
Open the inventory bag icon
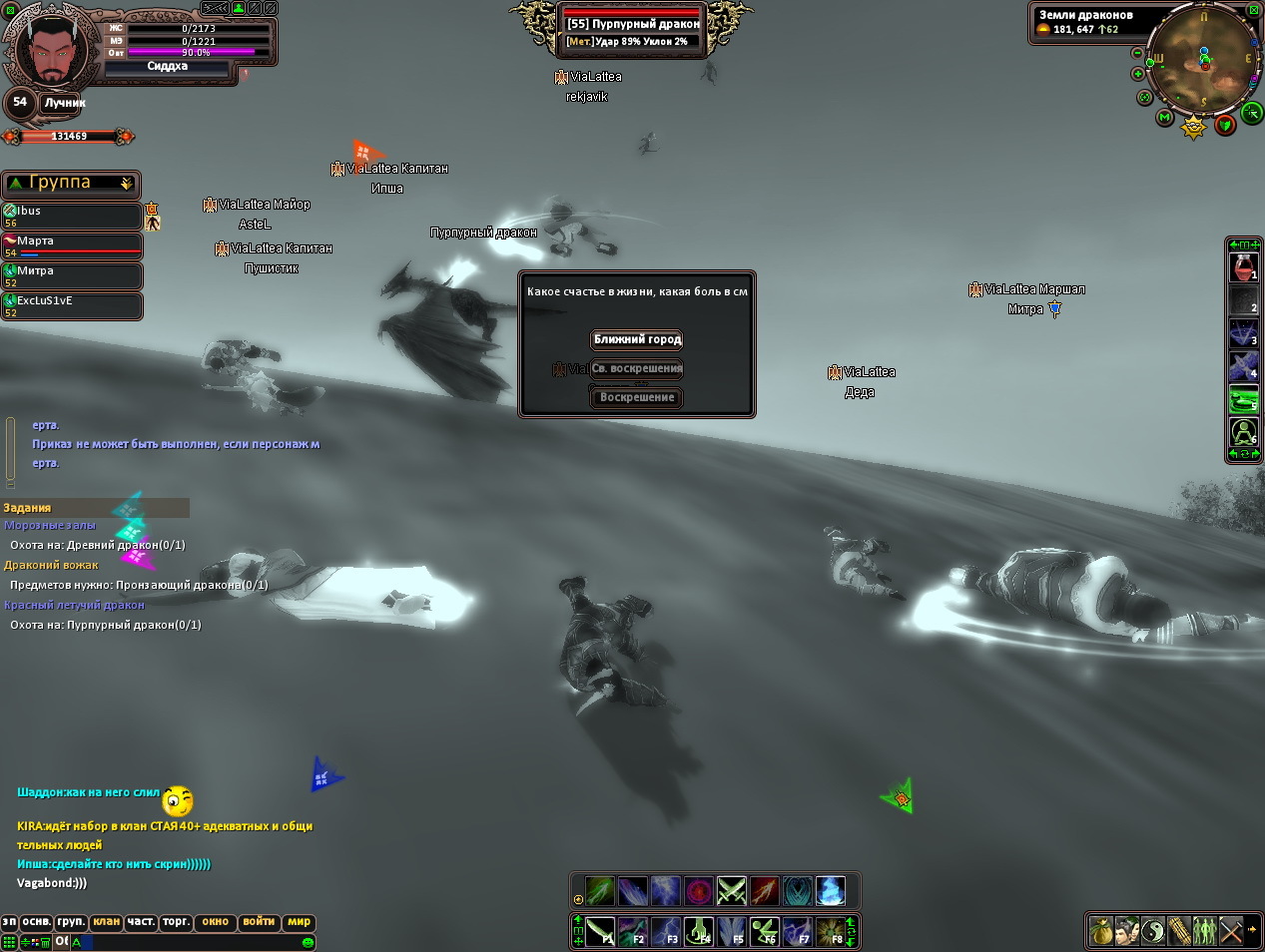pyautogui.click(x=1100, y=930)
